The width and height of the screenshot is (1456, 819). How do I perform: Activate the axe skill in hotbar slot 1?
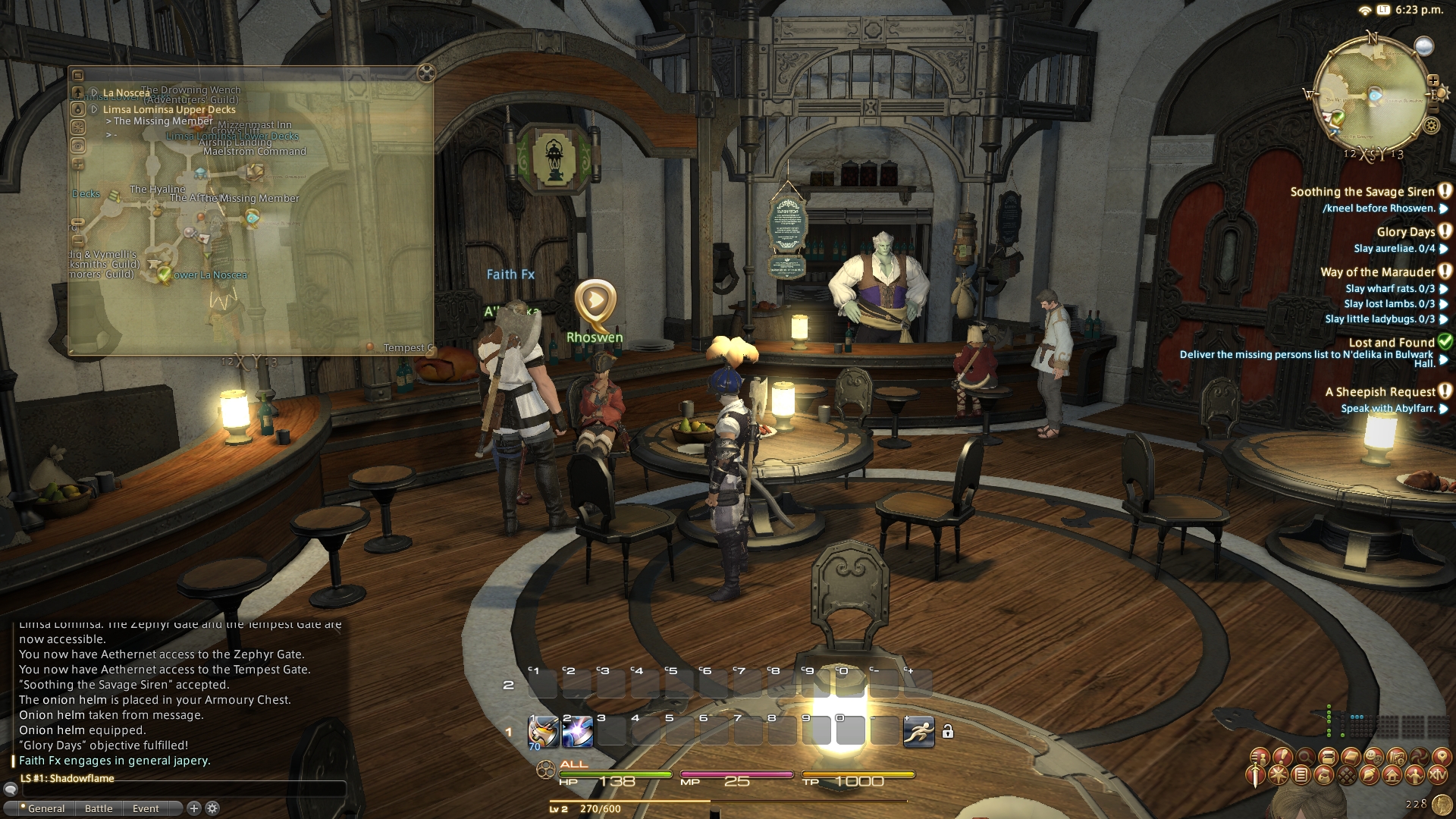coord(543,732)
